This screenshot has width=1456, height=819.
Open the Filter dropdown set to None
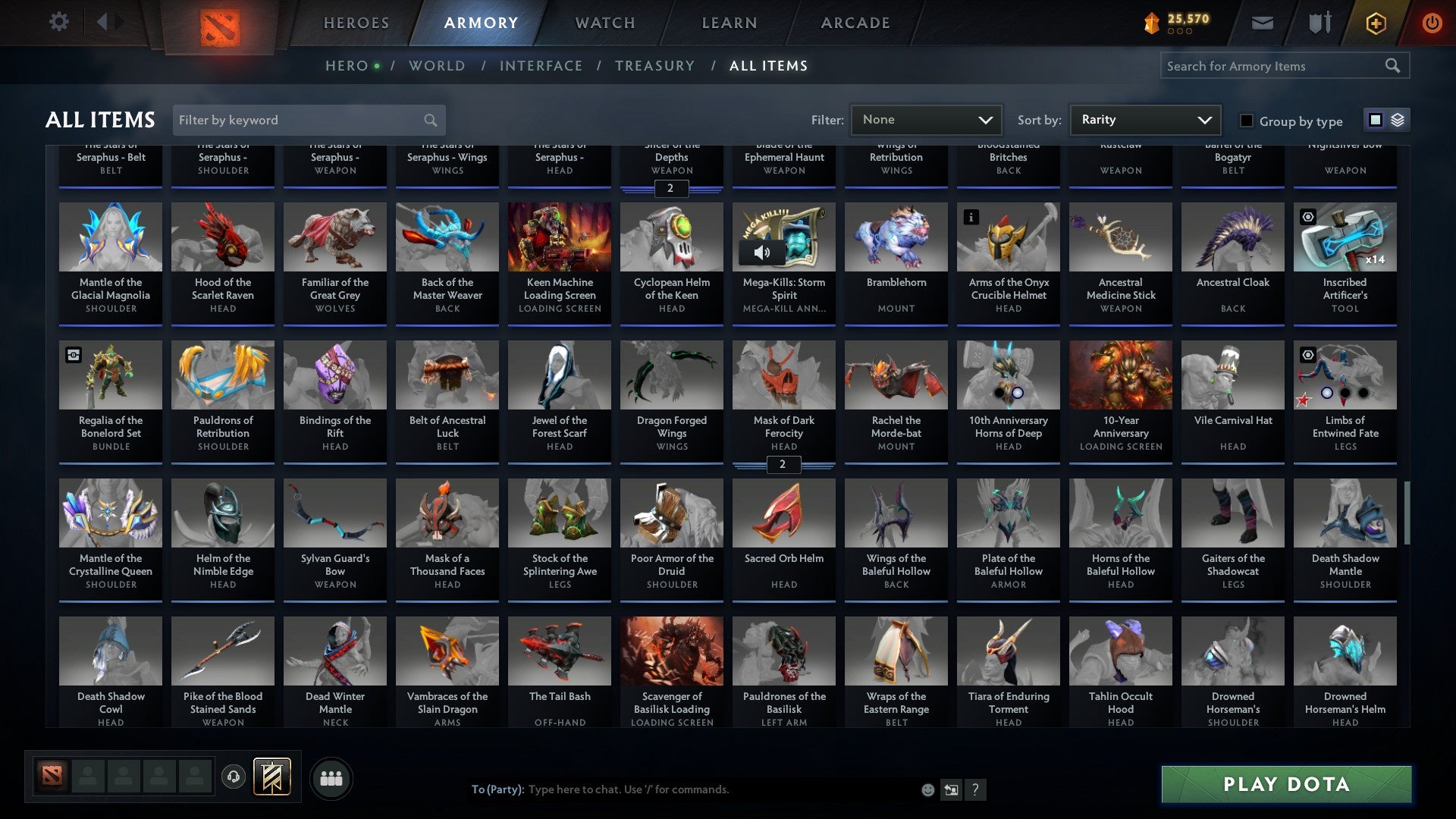(926, 119)
